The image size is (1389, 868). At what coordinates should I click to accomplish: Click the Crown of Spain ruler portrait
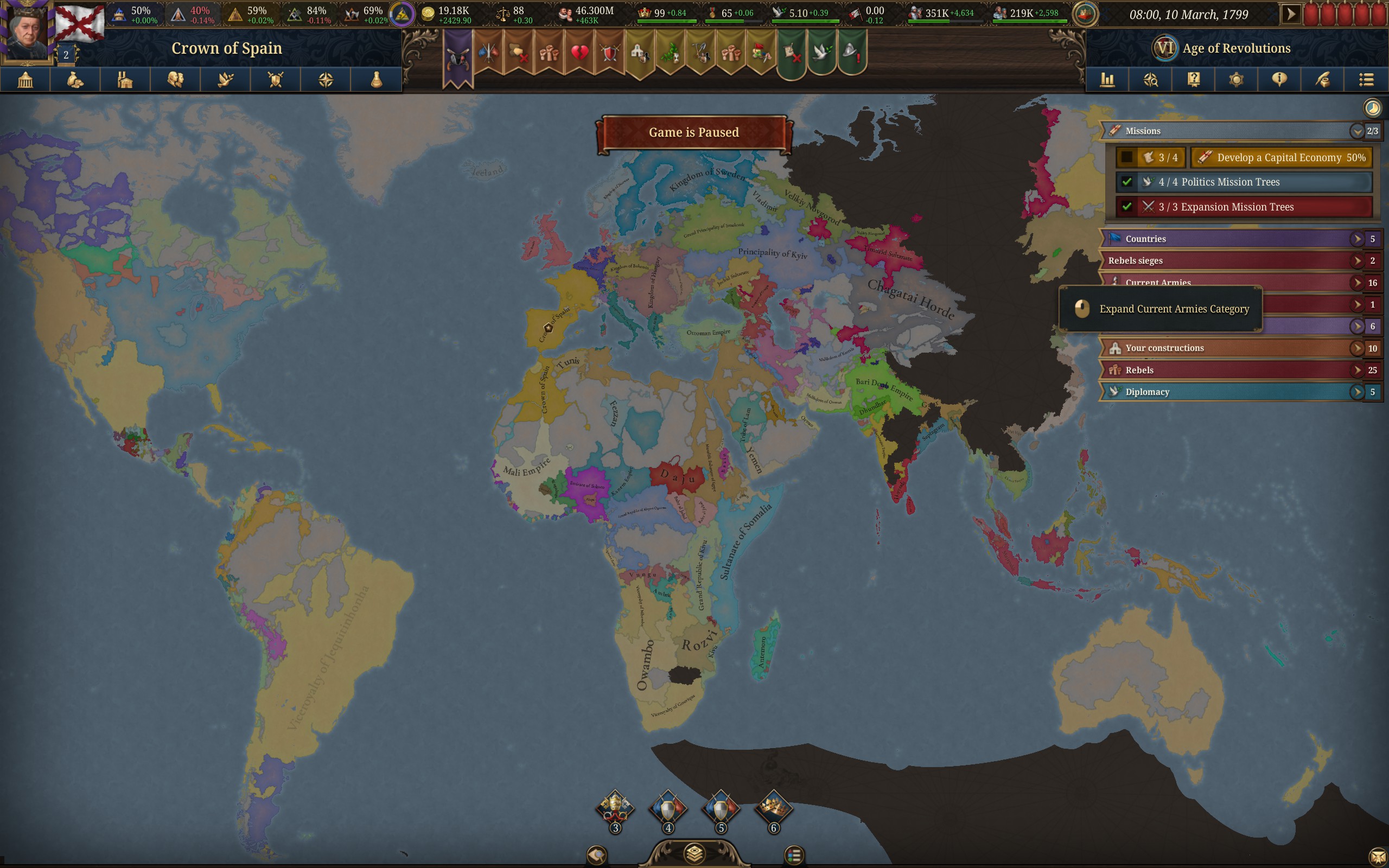(26, 31)
